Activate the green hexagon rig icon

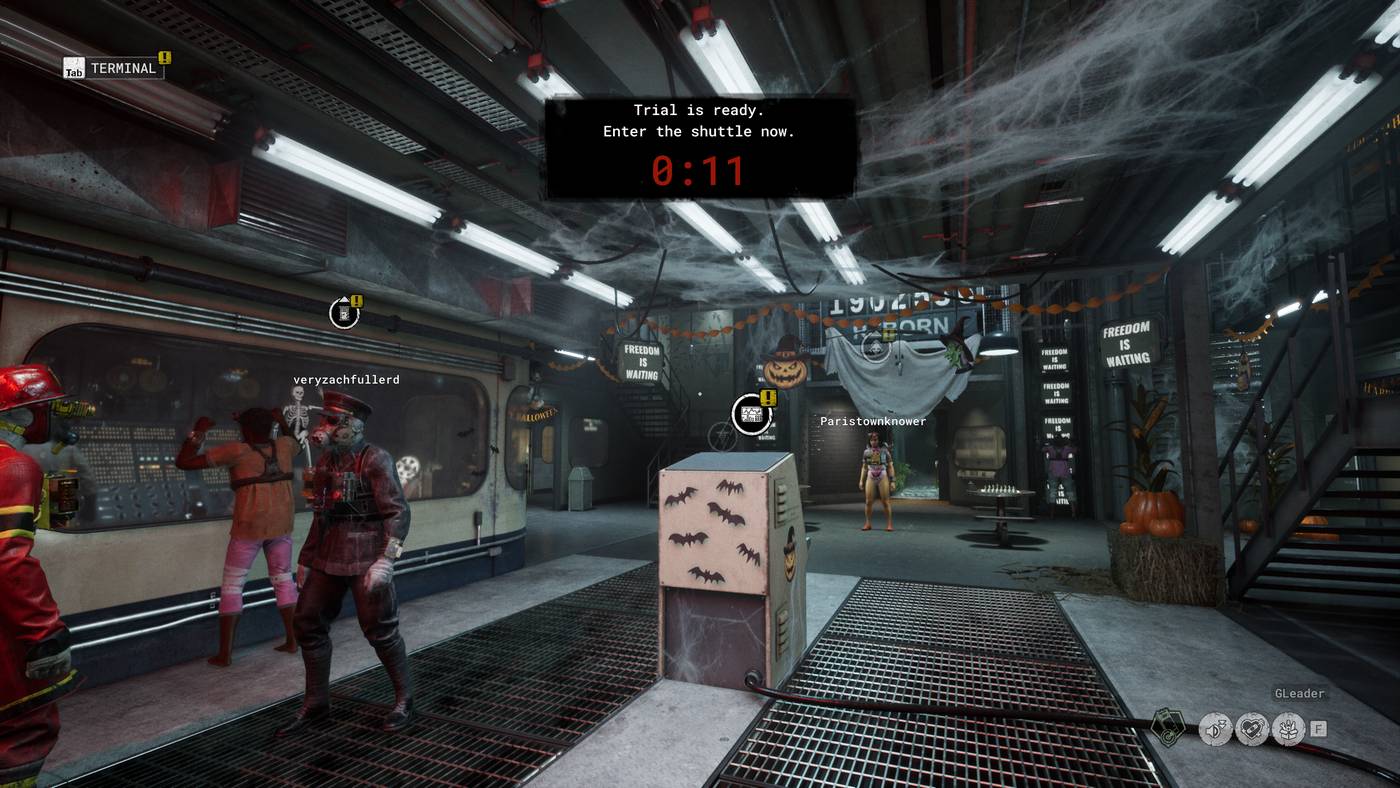1167,727
